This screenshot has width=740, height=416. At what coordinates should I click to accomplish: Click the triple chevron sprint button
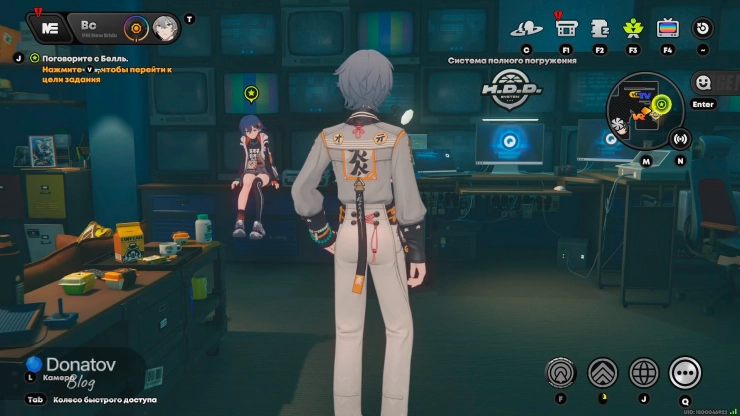click(x=602, y=372)
